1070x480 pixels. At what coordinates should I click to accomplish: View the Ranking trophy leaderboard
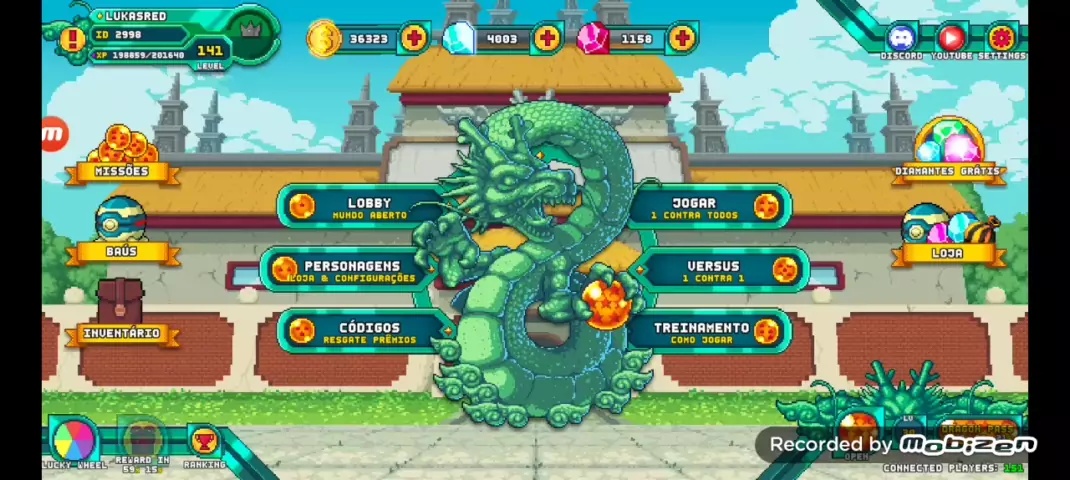pyautogui.click(x=204, y=441)
